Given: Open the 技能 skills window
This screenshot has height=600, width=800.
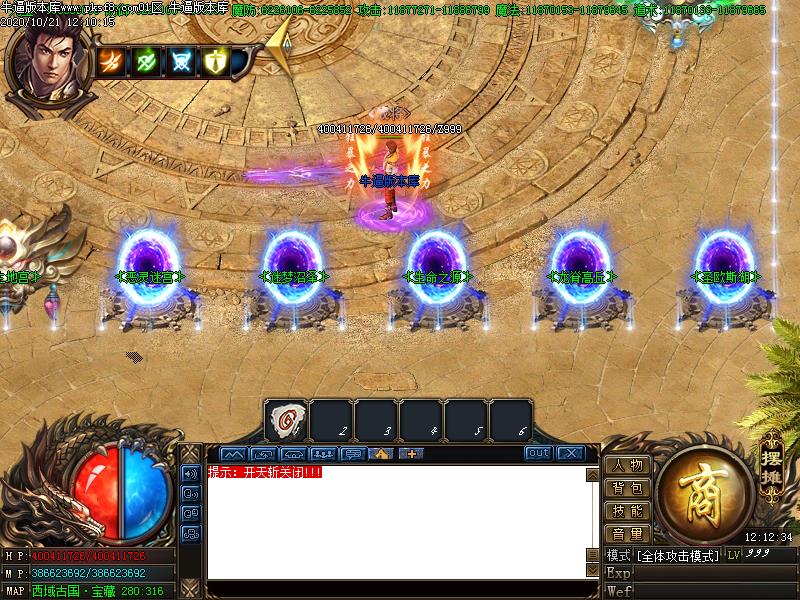Looking at the screenshot, I should pos(627,511).
